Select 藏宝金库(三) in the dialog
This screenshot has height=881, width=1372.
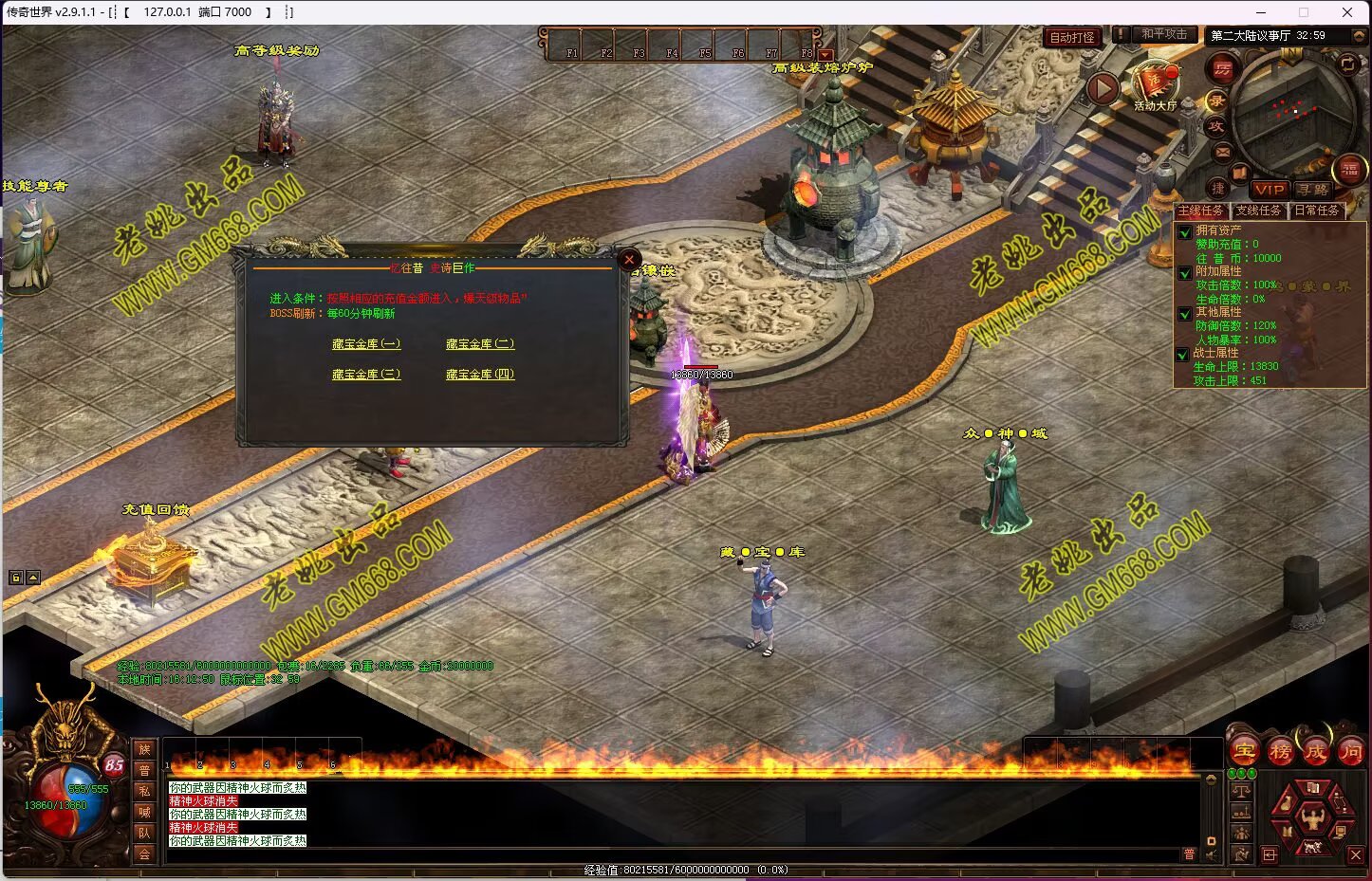point(366,375)
